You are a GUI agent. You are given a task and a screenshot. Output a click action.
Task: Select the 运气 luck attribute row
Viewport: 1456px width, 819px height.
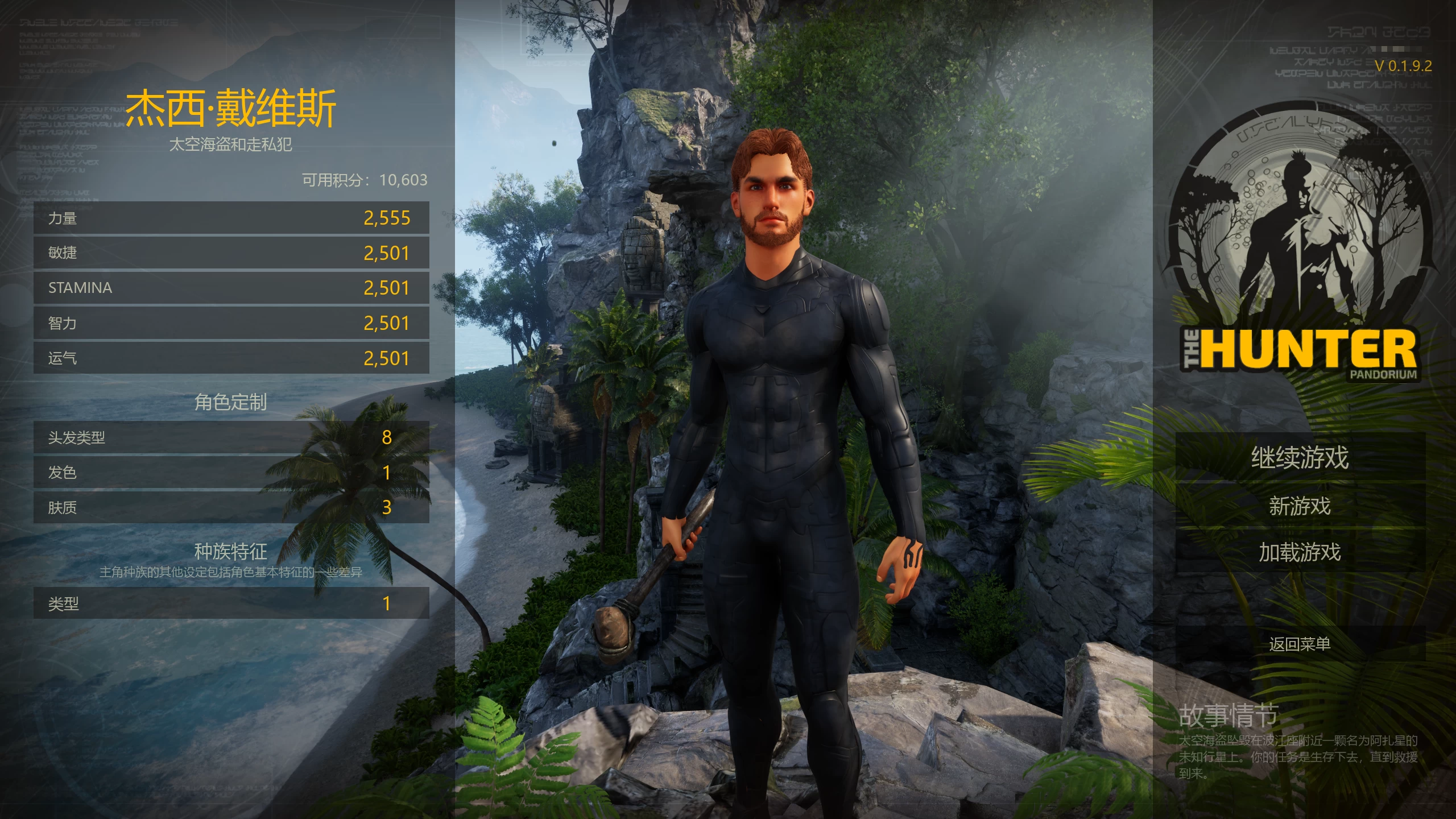(x=231, y=358)
